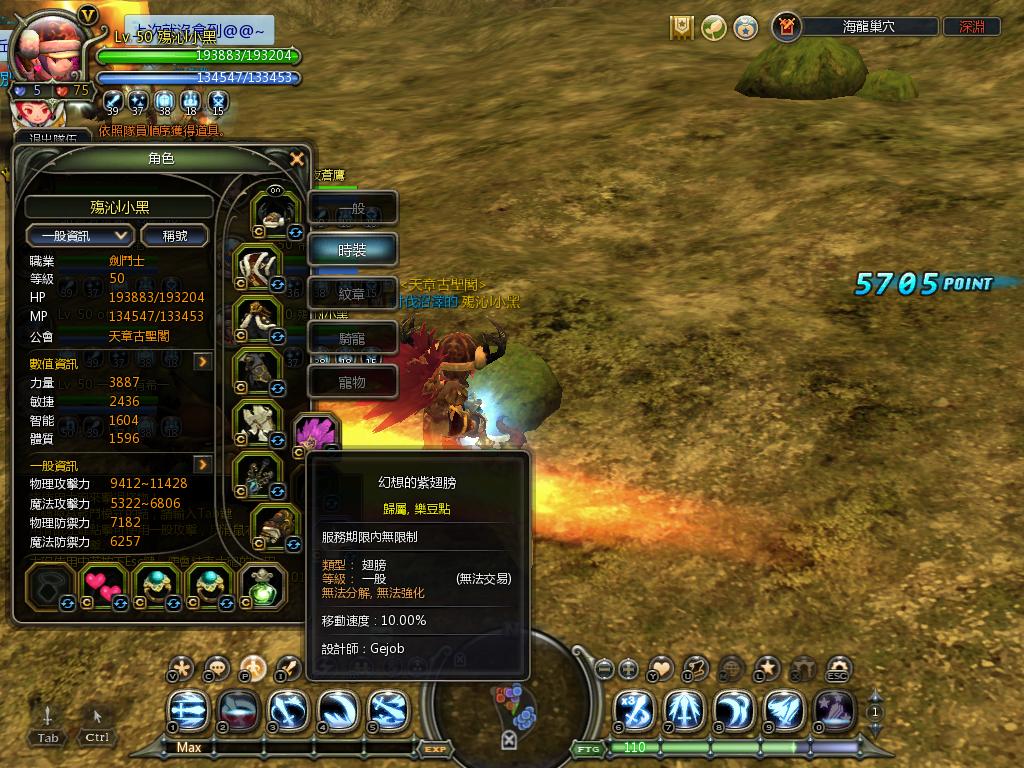Open the 紋章 crest tab
Screen dimensions: 1024x768
click(353, 294)
